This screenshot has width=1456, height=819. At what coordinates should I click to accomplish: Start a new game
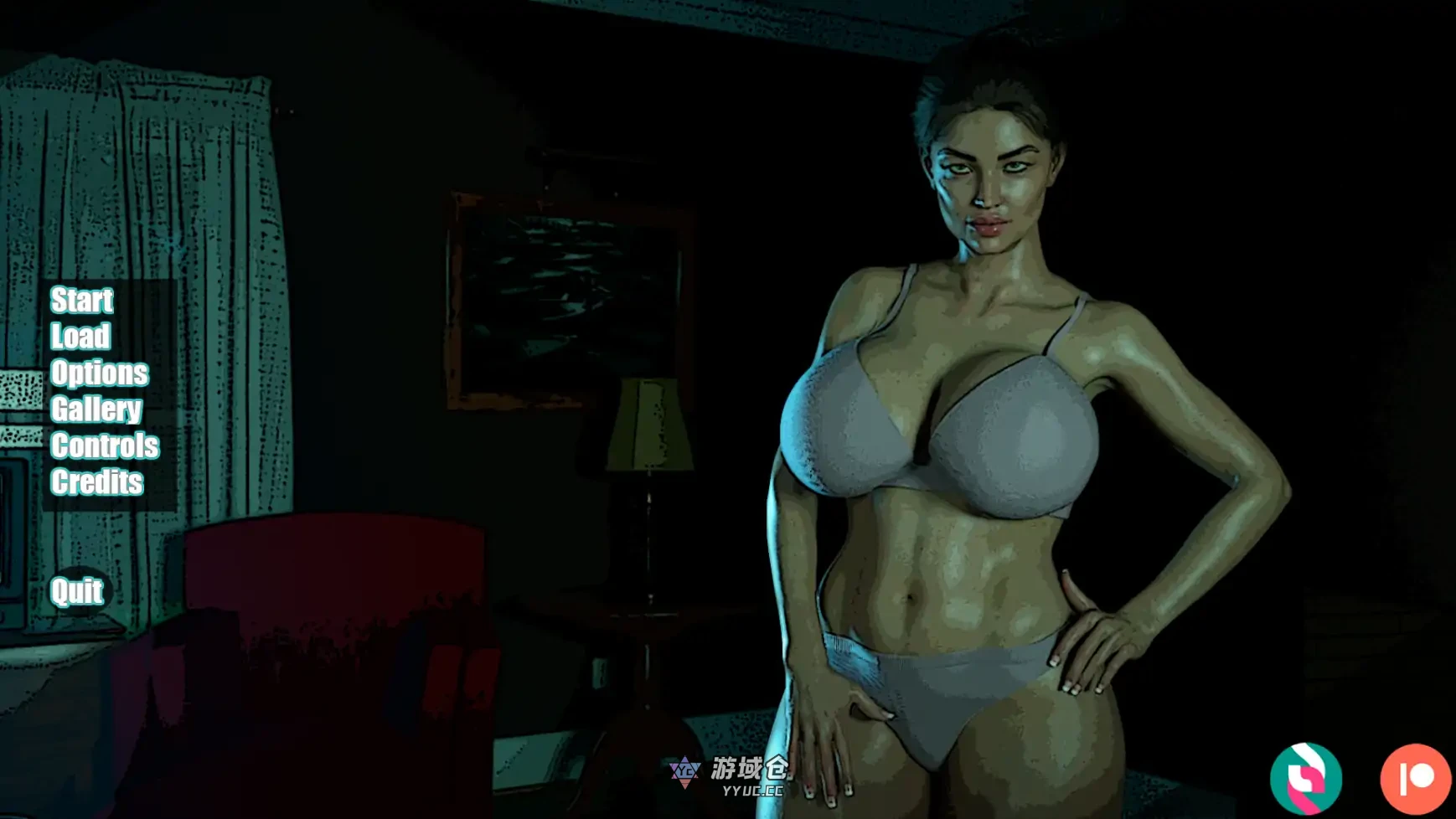pos(81,300)
